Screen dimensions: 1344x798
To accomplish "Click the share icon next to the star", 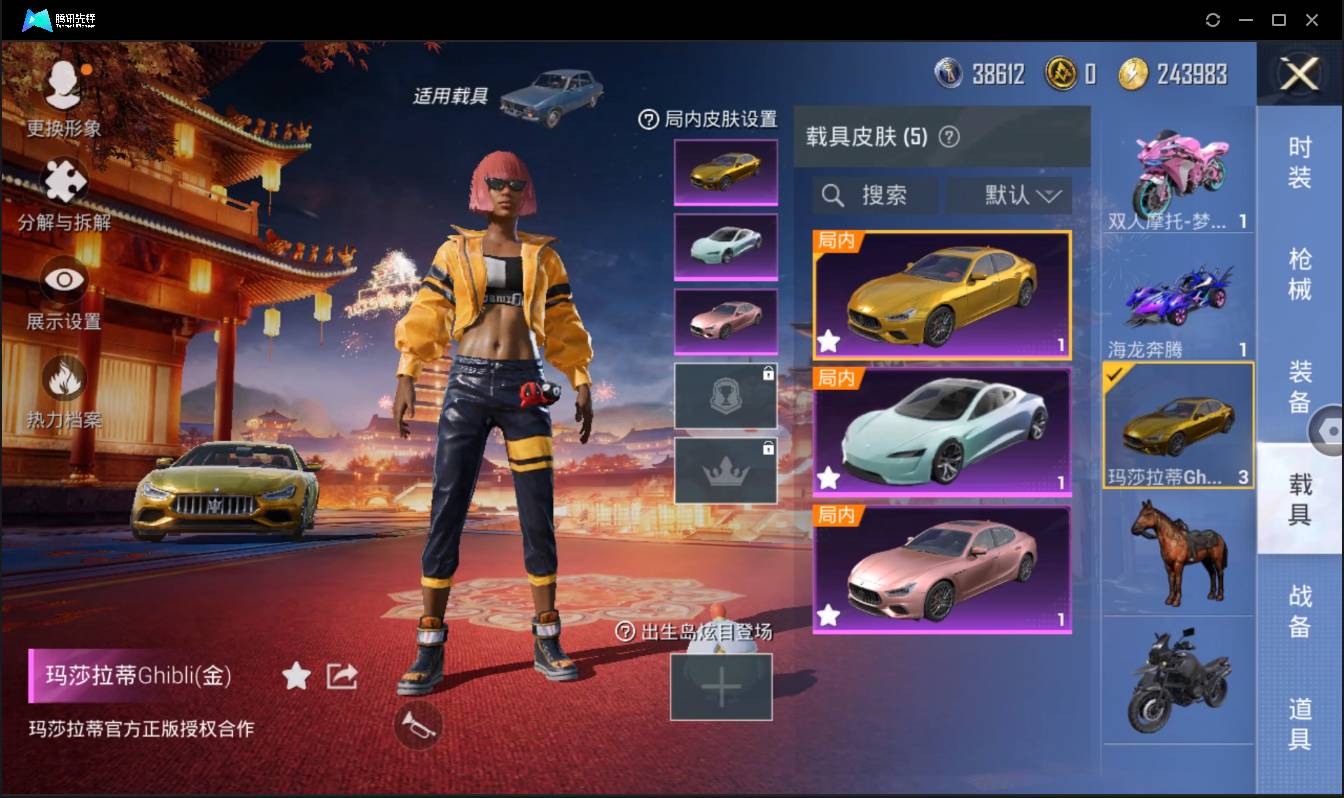I will [341, 676].
